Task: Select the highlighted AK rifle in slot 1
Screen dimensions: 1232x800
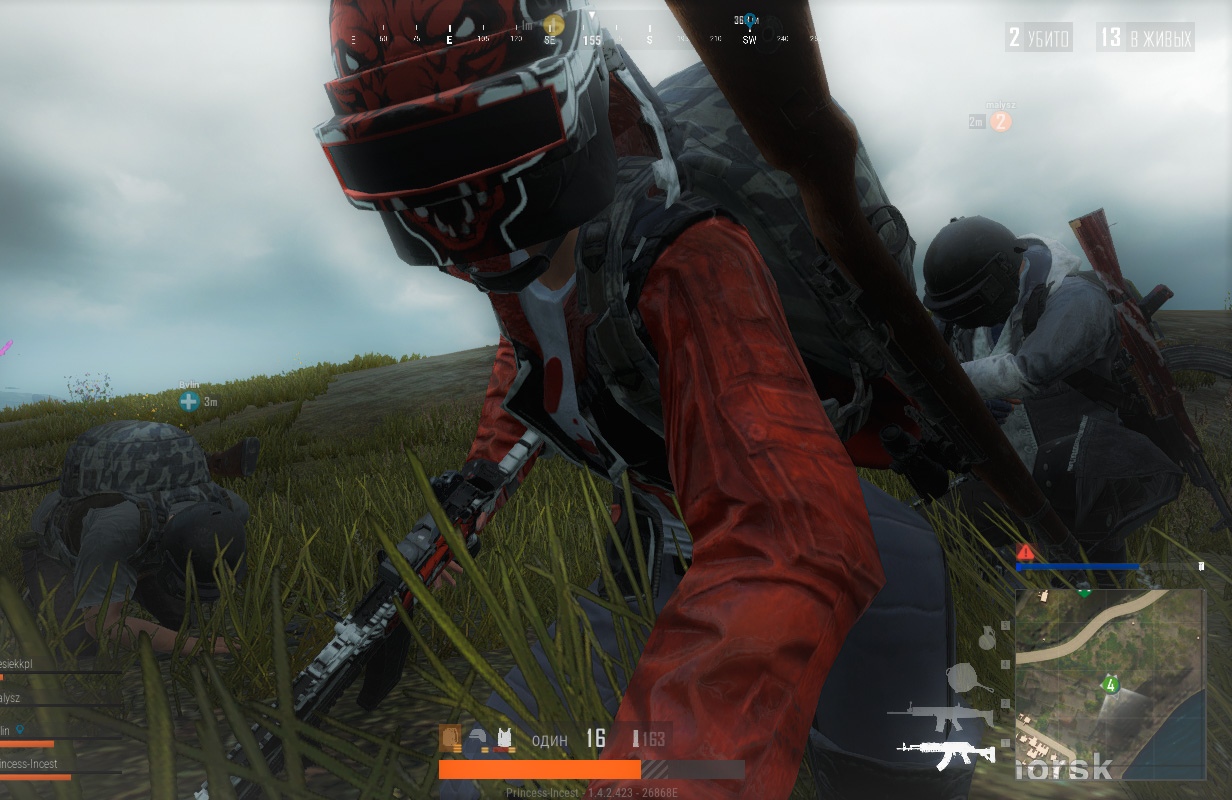Action: pos(945,752)
